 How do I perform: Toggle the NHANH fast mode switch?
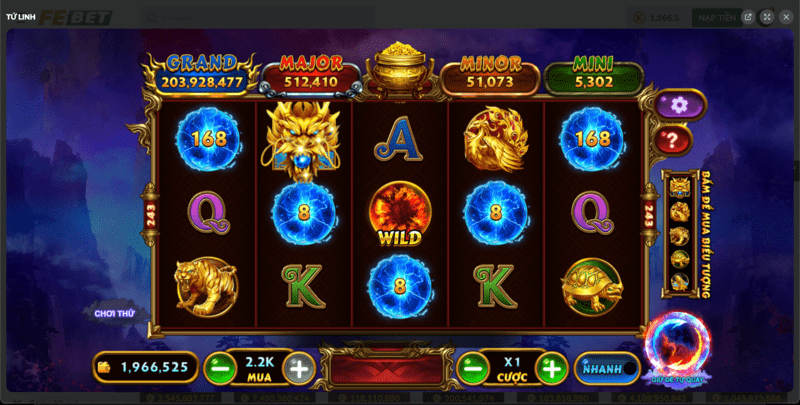pos(608,368)
